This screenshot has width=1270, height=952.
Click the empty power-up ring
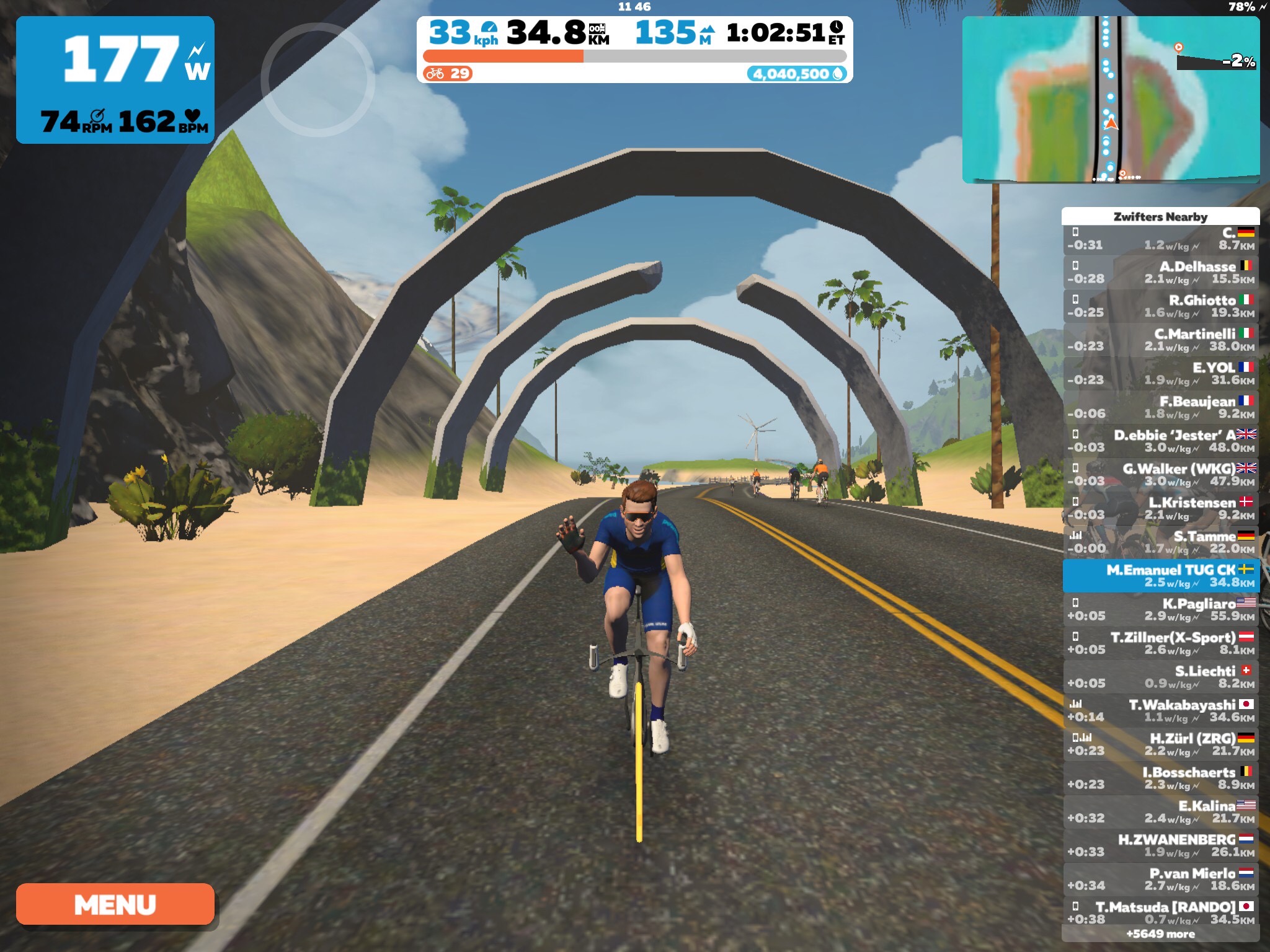tap(317, 80)
